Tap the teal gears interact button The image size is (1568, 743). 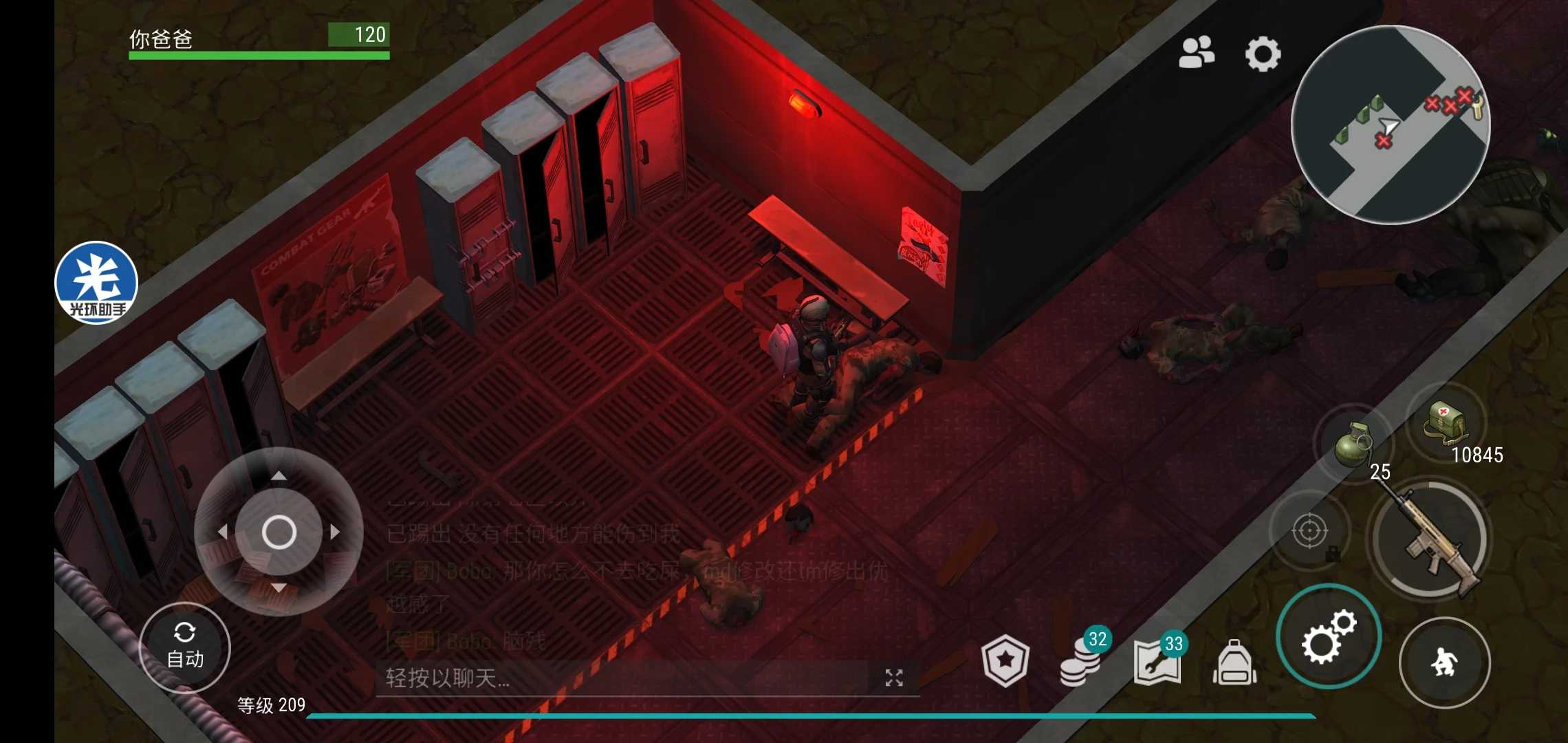[x=1327, y=636]
